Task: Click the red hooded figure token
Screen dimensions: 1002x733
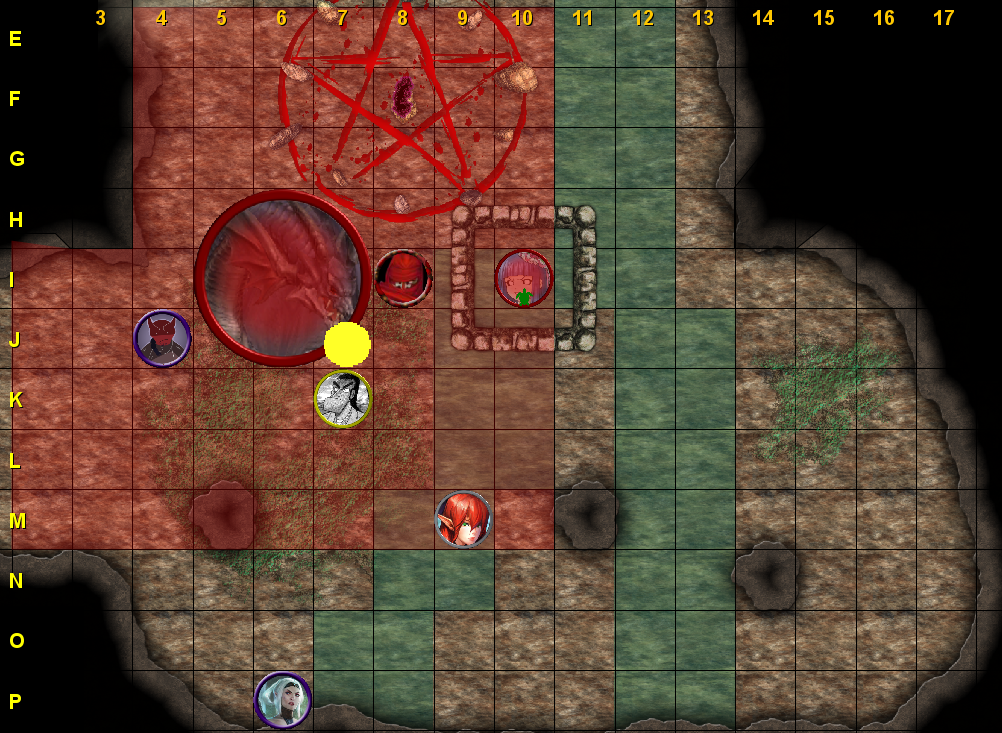Action: [x=403, y=278]
